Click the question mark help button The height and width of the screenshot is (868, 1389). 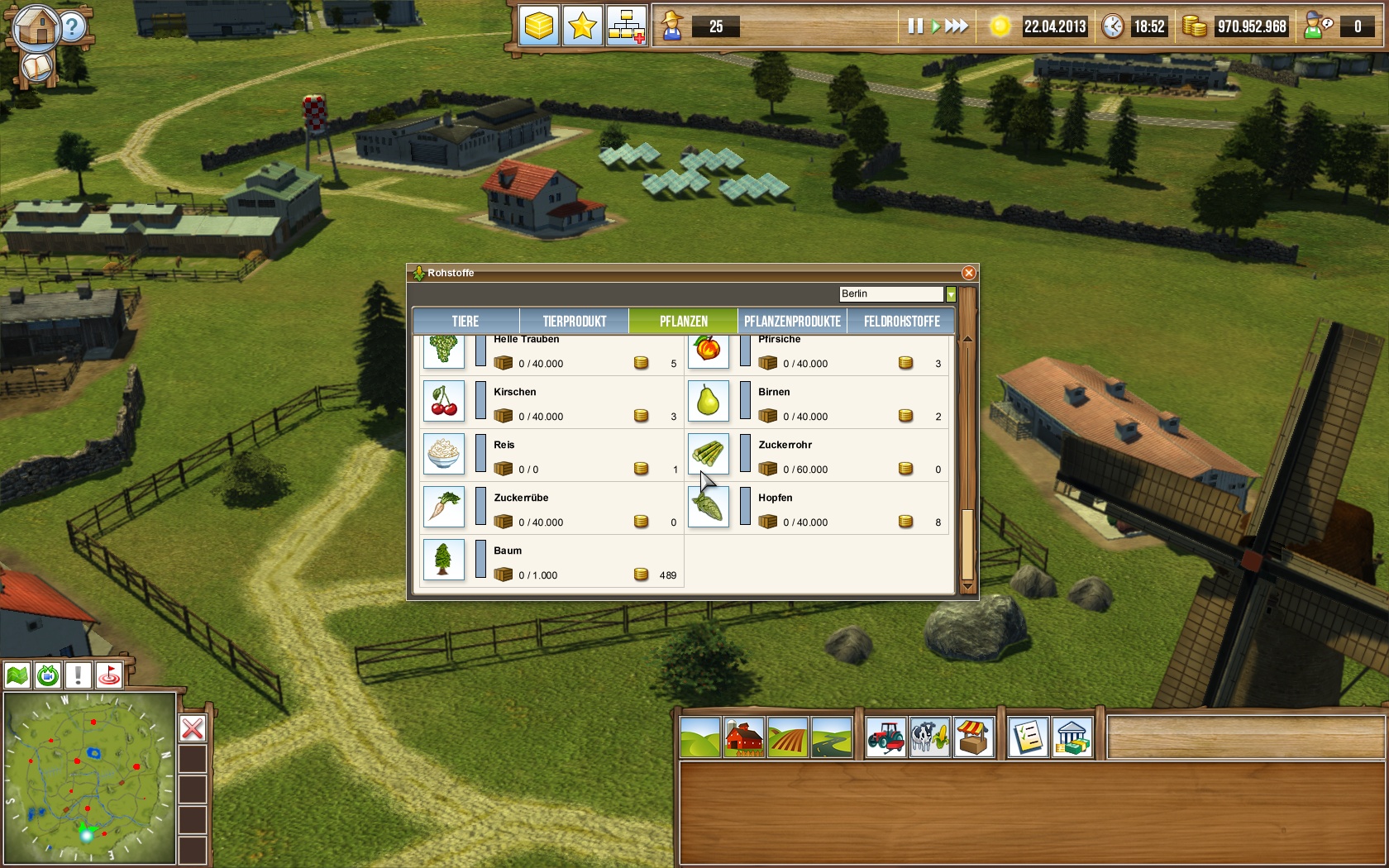click(73, 27)
